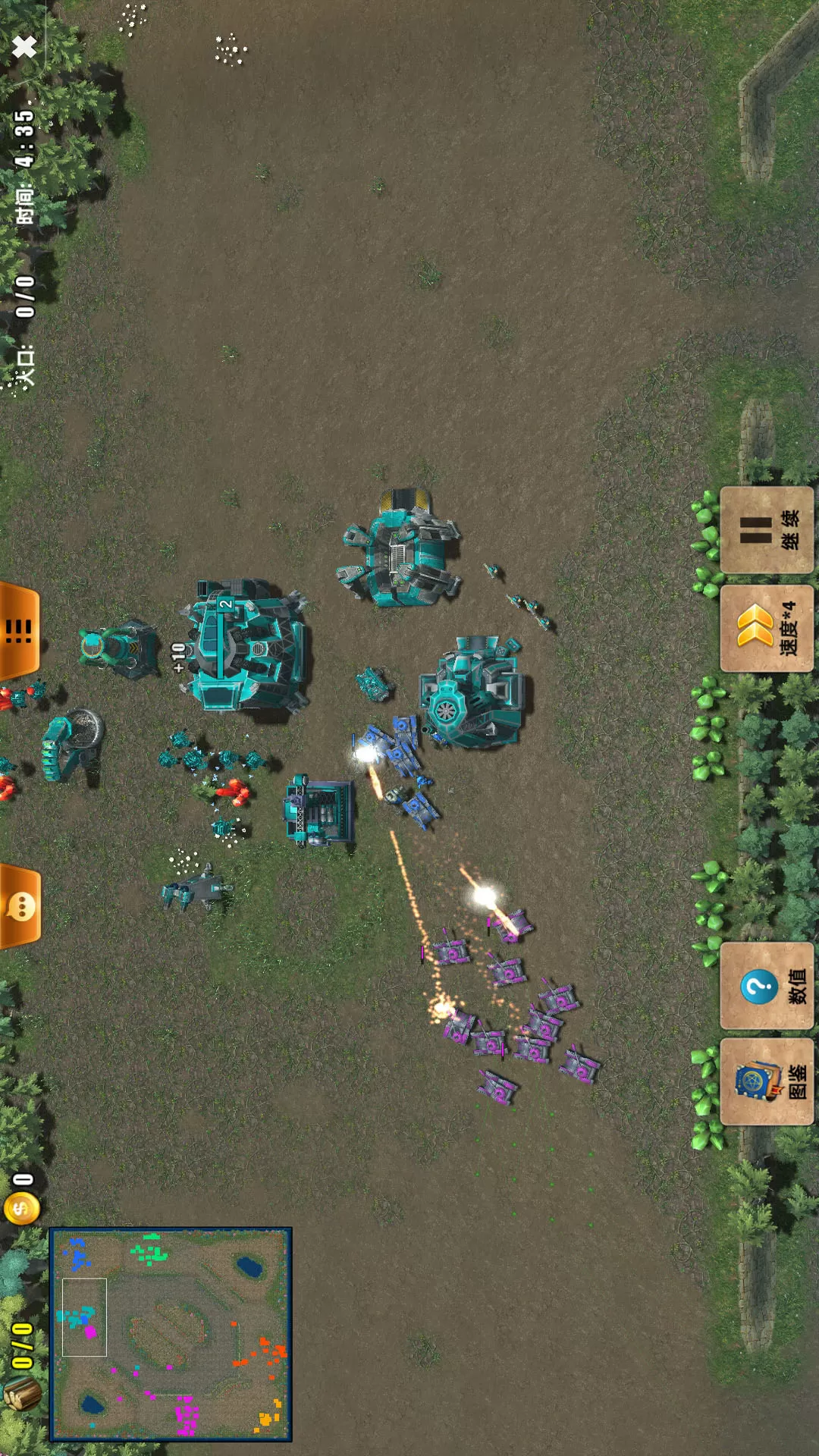This screenshot has width=819, height=1456.
Task: Open the orange chat bubble tab
Action: 20,906
